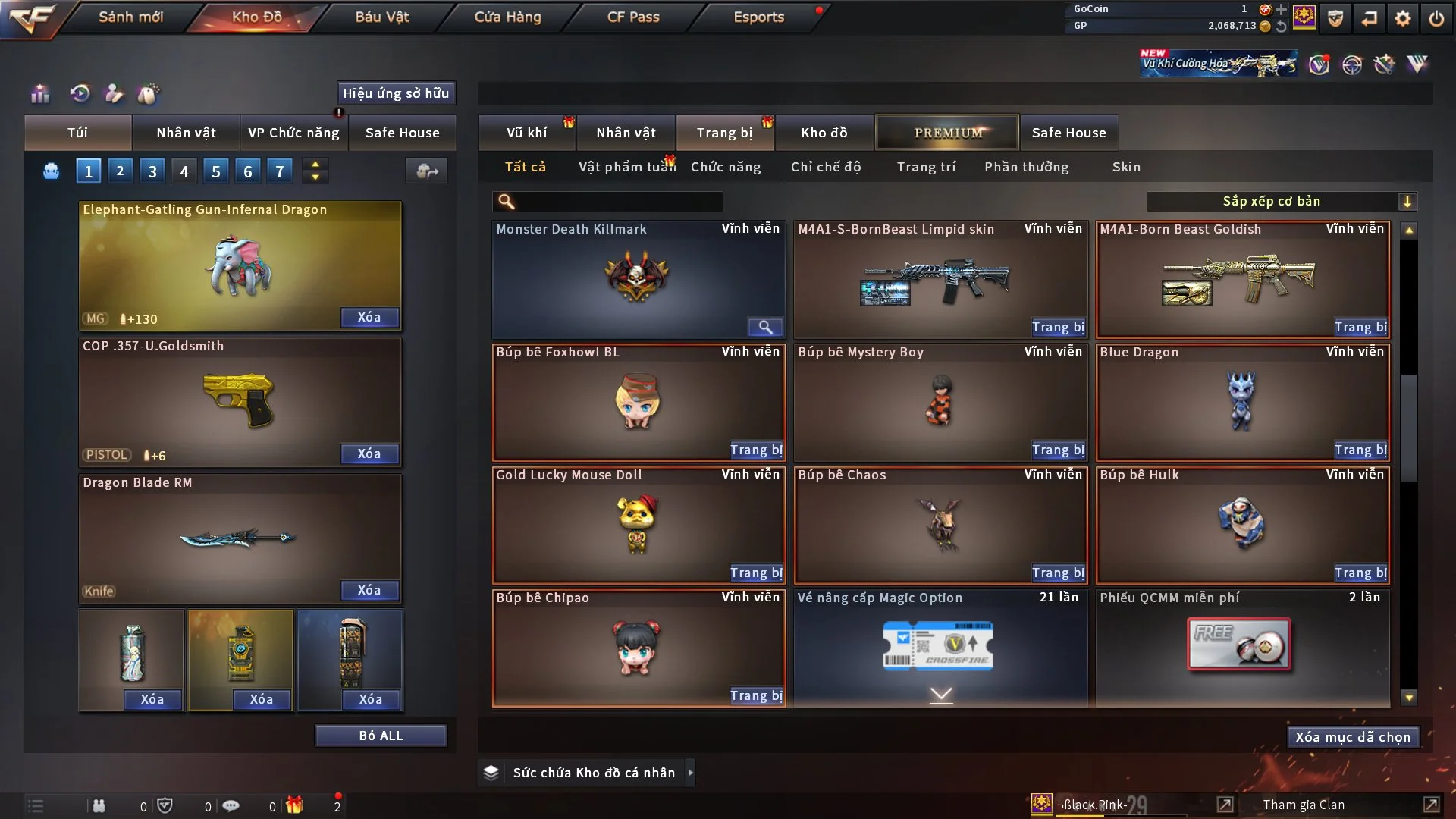Unequip everything with Bỏ ALL
The width and height of the screenshot is (1456, 819).
(381, 736)
